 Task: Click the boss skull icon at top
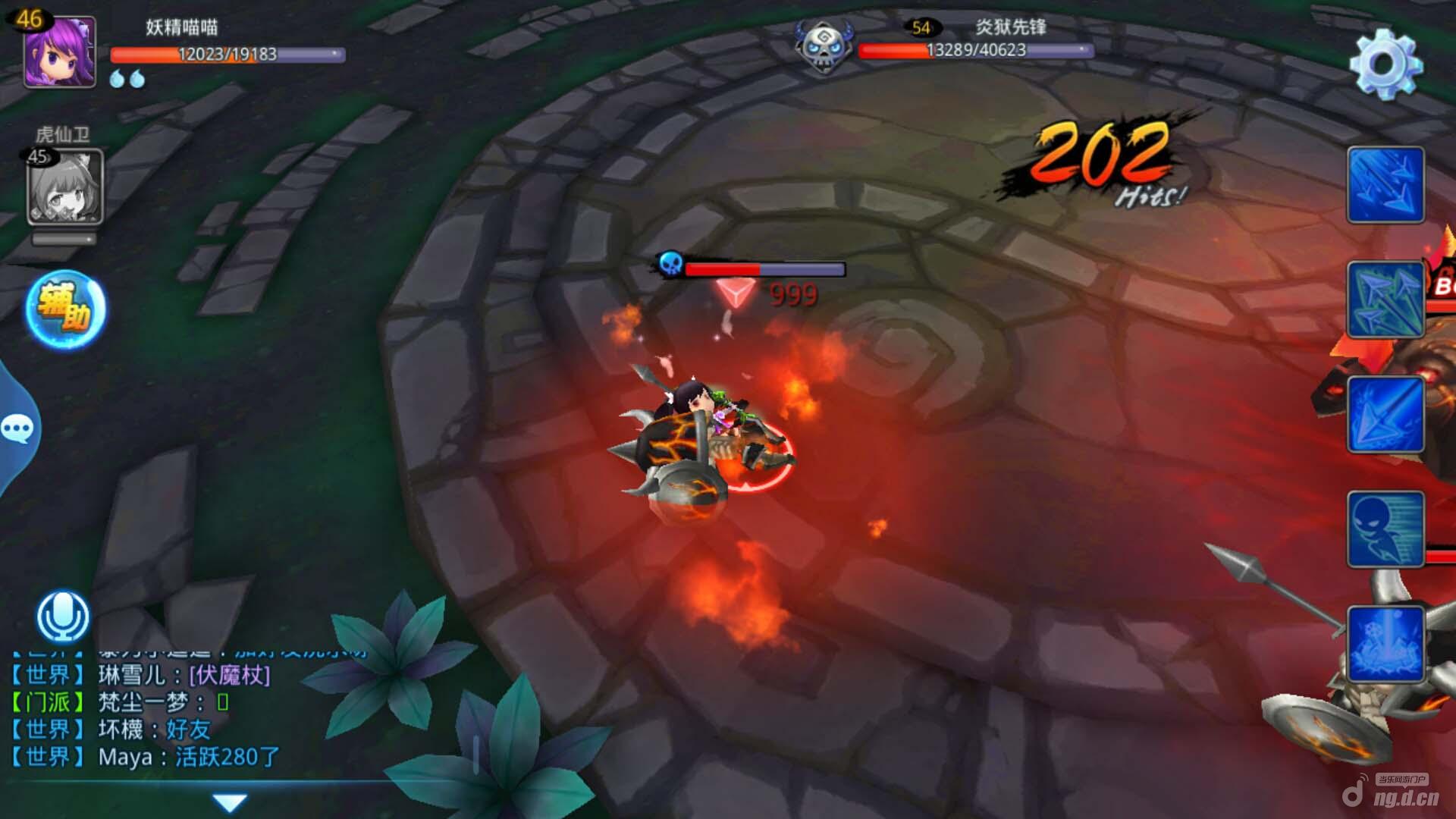coord(823,47)
